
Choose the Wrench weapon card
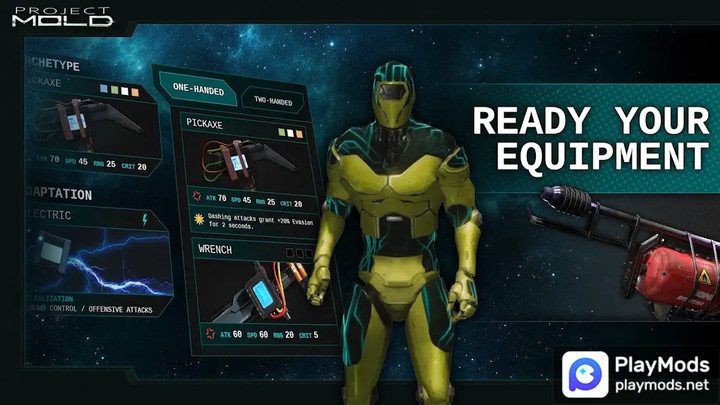pos(254,292)
